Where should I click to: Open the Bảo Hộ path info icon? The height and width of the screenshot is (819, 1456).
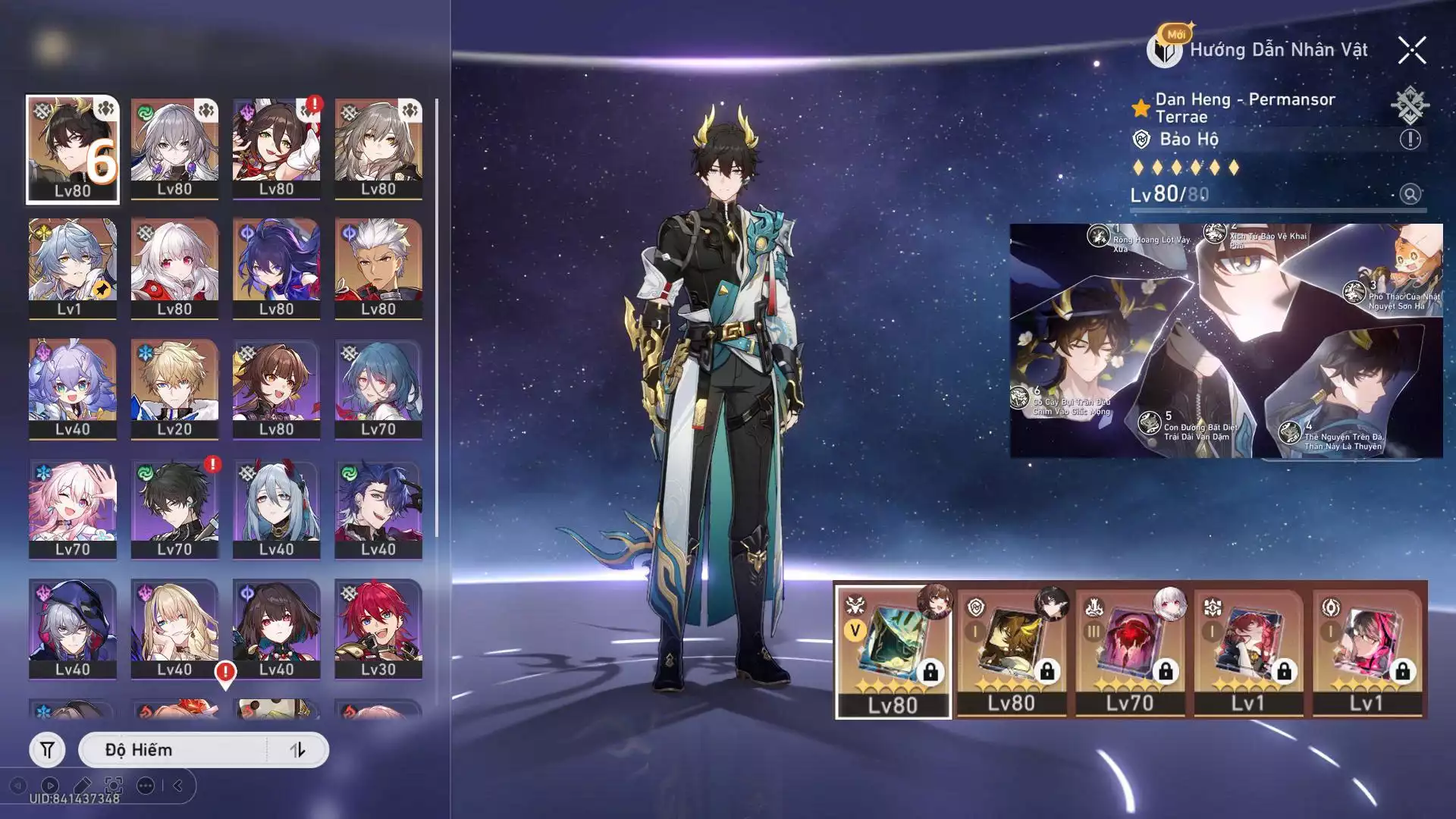click(1410, 140)
